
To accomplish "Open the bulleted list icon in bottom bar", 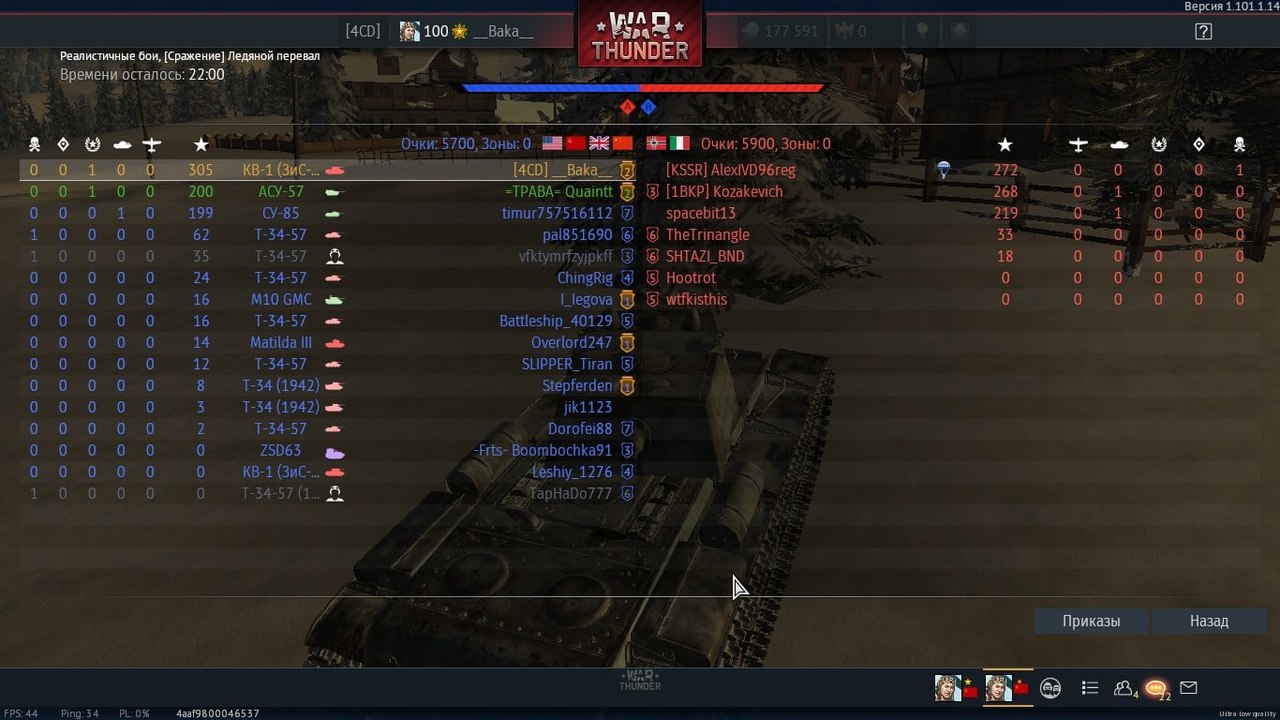I will 1090,688.
